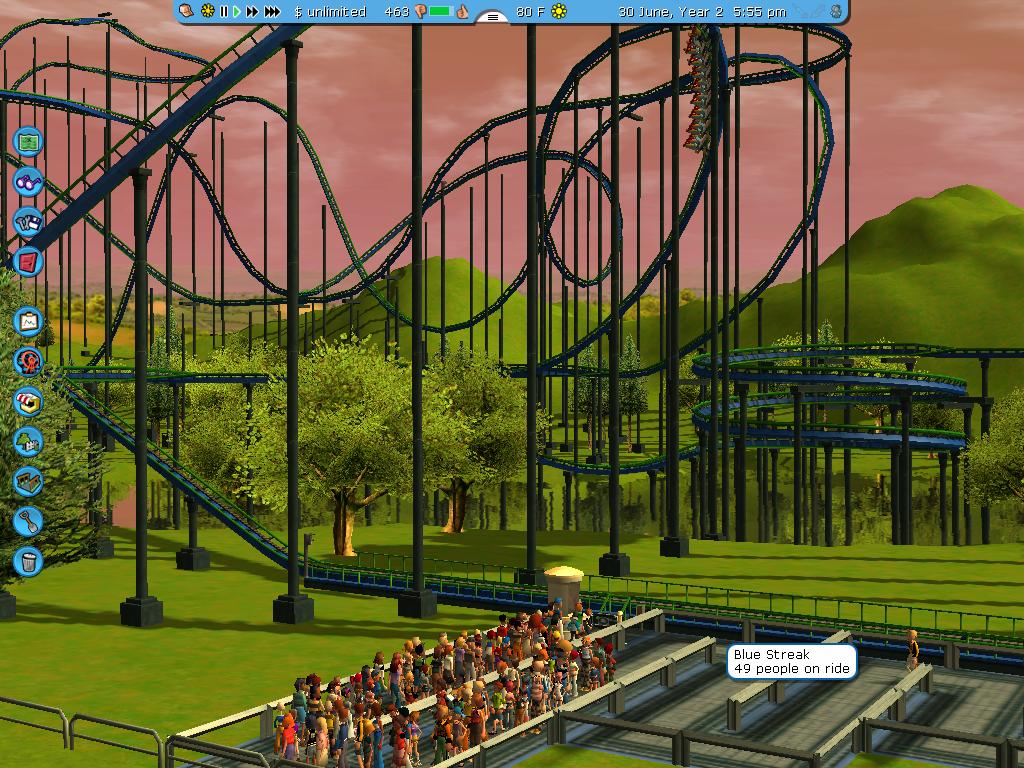The image size is (1024, 768).
Task: Open the park map icon
Action: pos(28,141)
